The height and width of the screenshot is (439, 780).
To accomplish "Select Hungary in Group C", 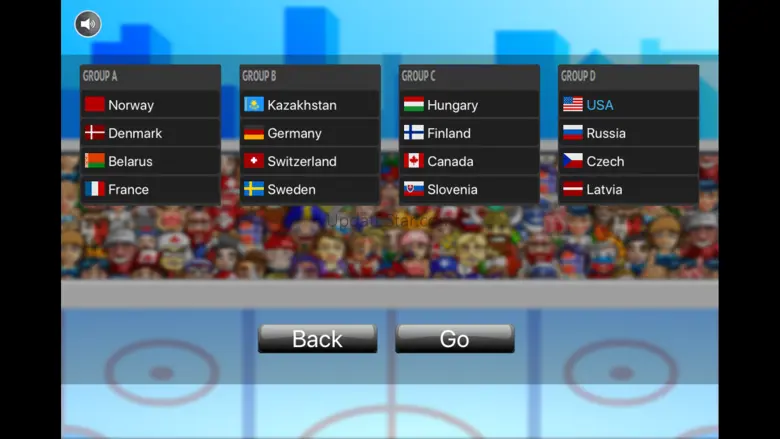I will [x=469, y=105].
